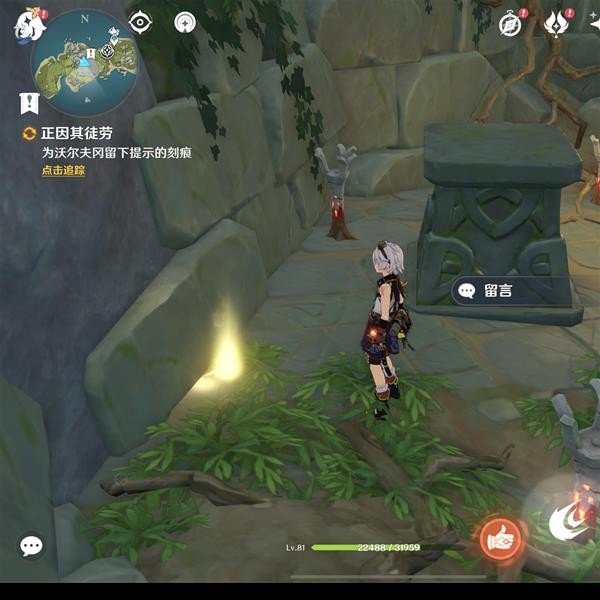Screen dimensions: 600x600
Task: Select the 正因其徒劳 quest tracker
Action: tap(68, 134)
